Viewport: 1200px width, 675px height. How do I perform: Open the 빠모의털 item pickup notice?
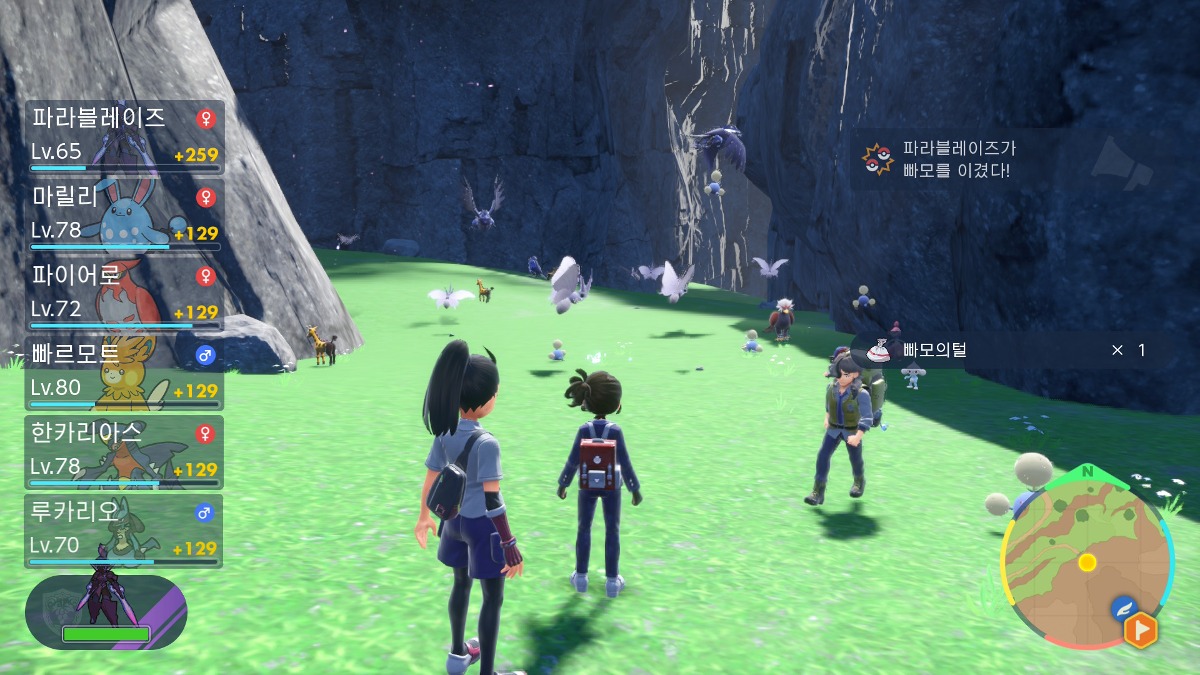(1012, 350)
